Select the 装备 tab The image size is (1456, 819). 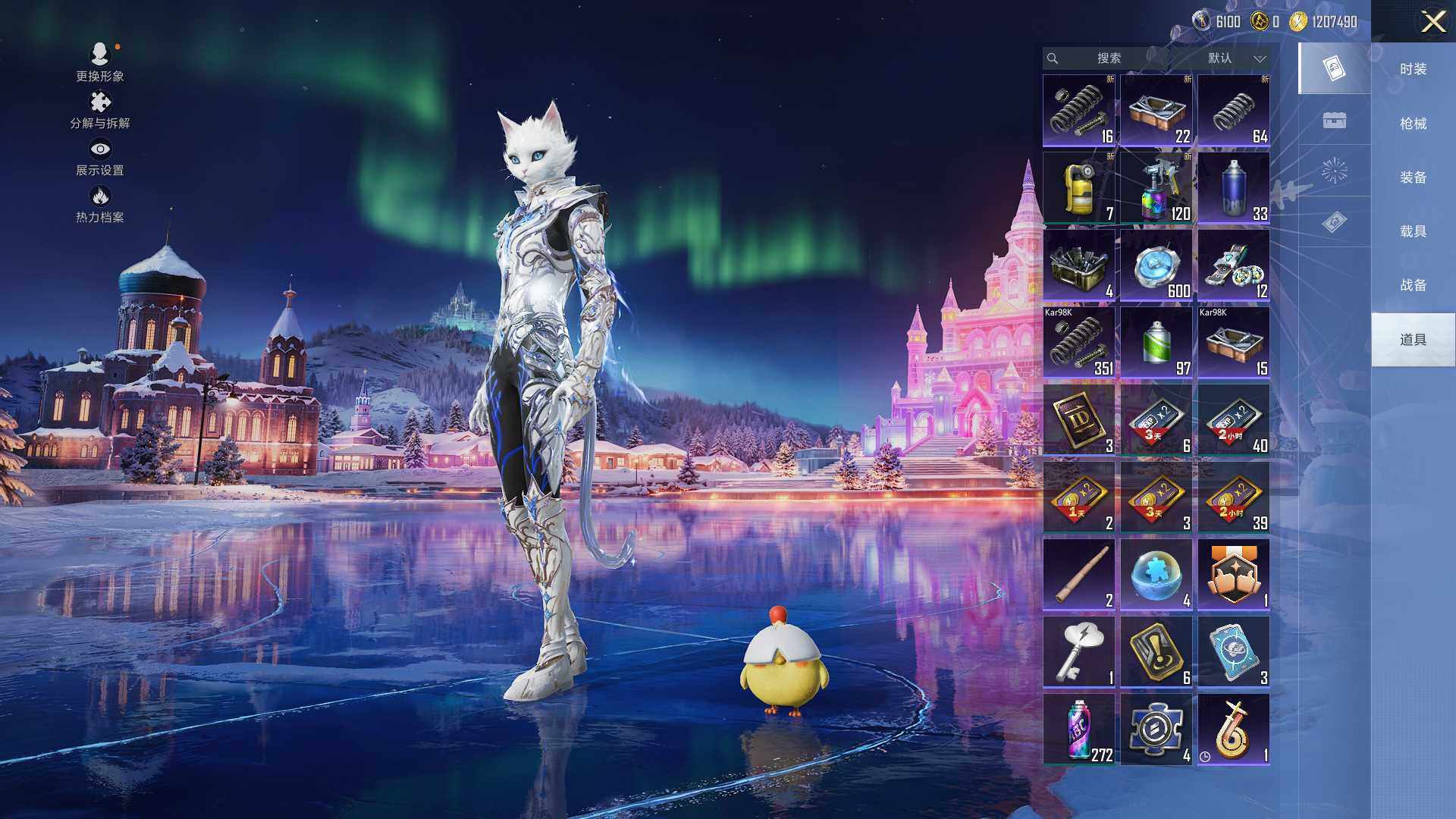pyautogui.click(x=1413, y=177)
